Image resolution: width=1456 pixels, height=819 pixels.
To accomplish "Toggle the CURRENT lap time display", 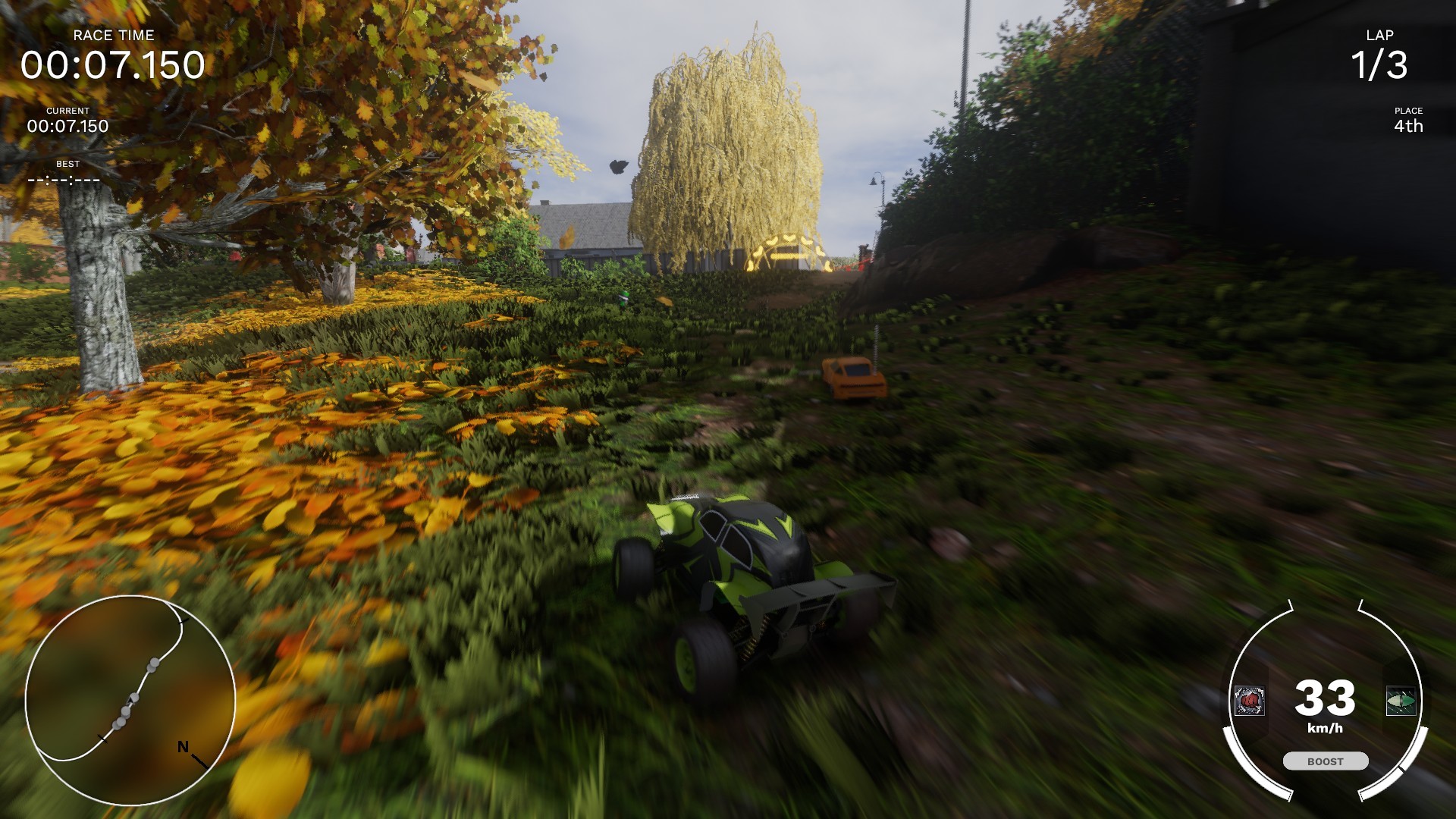I will pos(67,126).
